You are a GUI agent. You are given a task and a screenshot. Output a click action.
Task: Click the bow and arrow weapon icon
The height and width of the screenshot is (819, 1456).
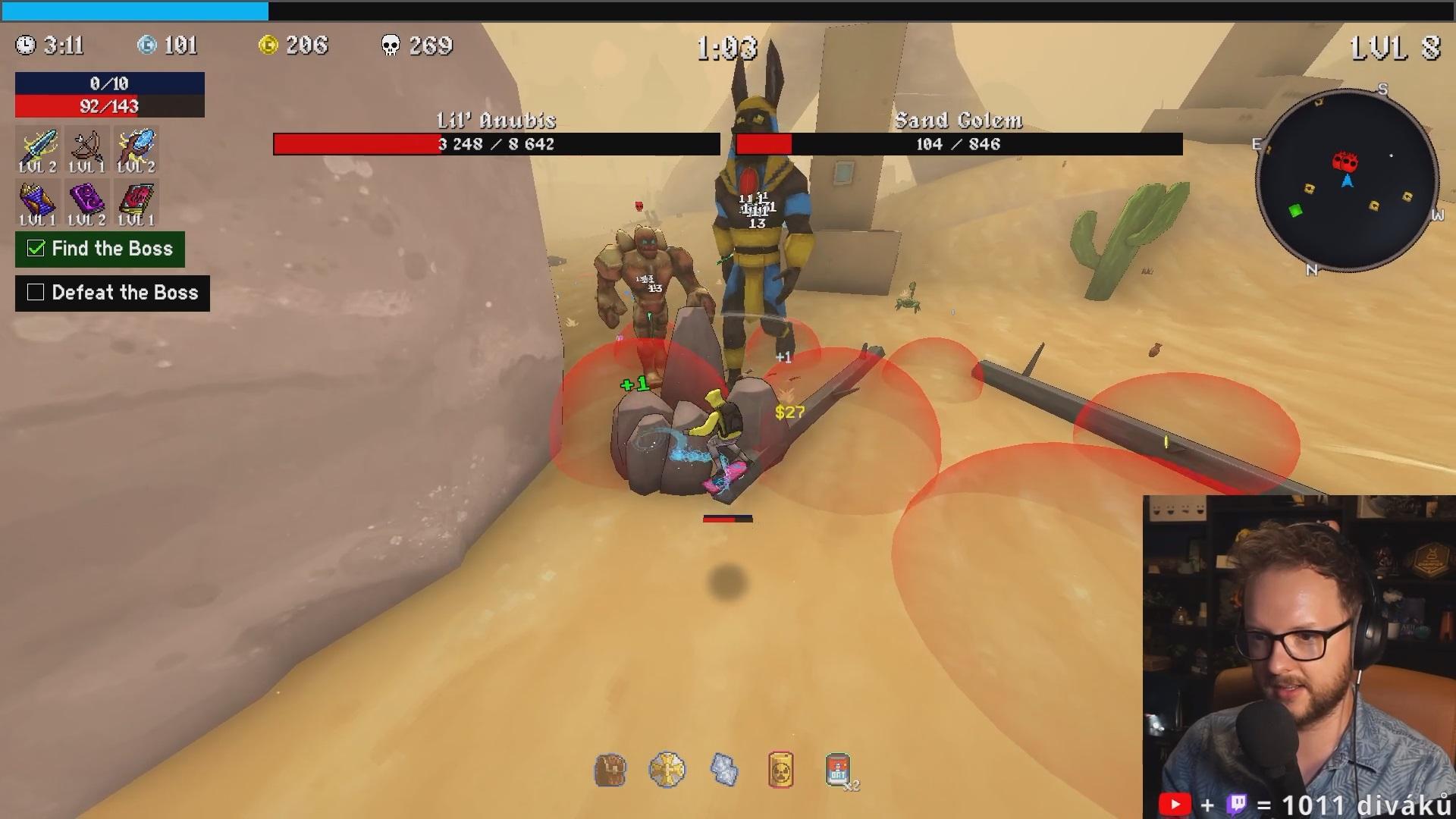pyautogui.click(x=86, y=146)
